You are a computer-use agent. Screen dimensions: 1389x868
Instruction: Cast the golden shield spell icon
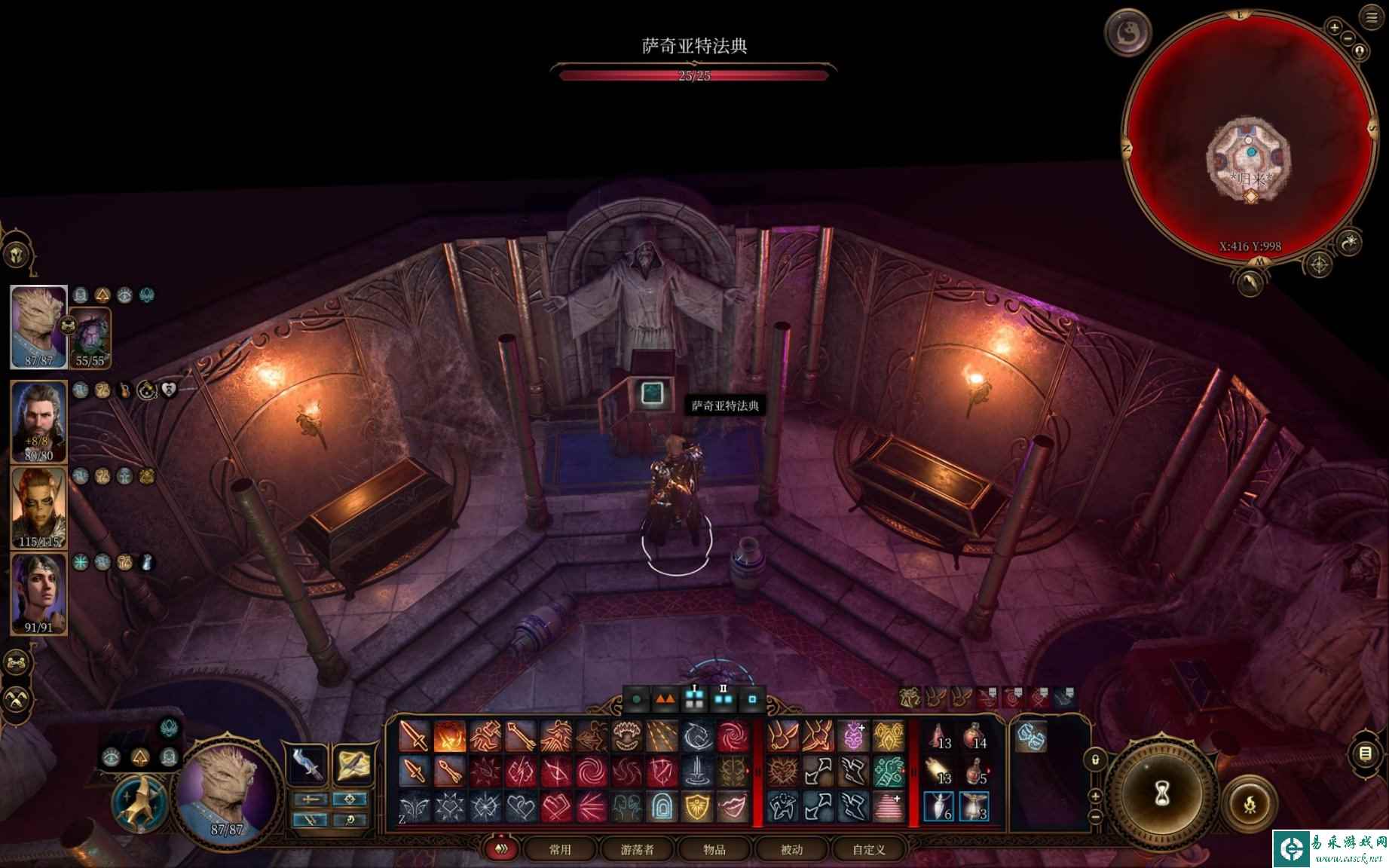697,807
